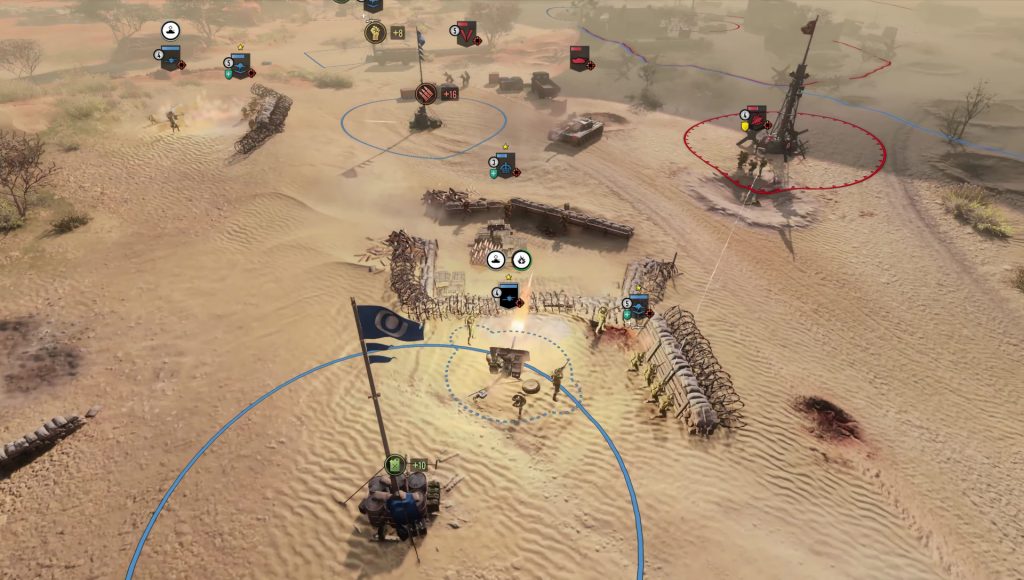Click the enemy marker with the yellow shield badge
The height and width of the screenshot is (580, 1024).
757,120
